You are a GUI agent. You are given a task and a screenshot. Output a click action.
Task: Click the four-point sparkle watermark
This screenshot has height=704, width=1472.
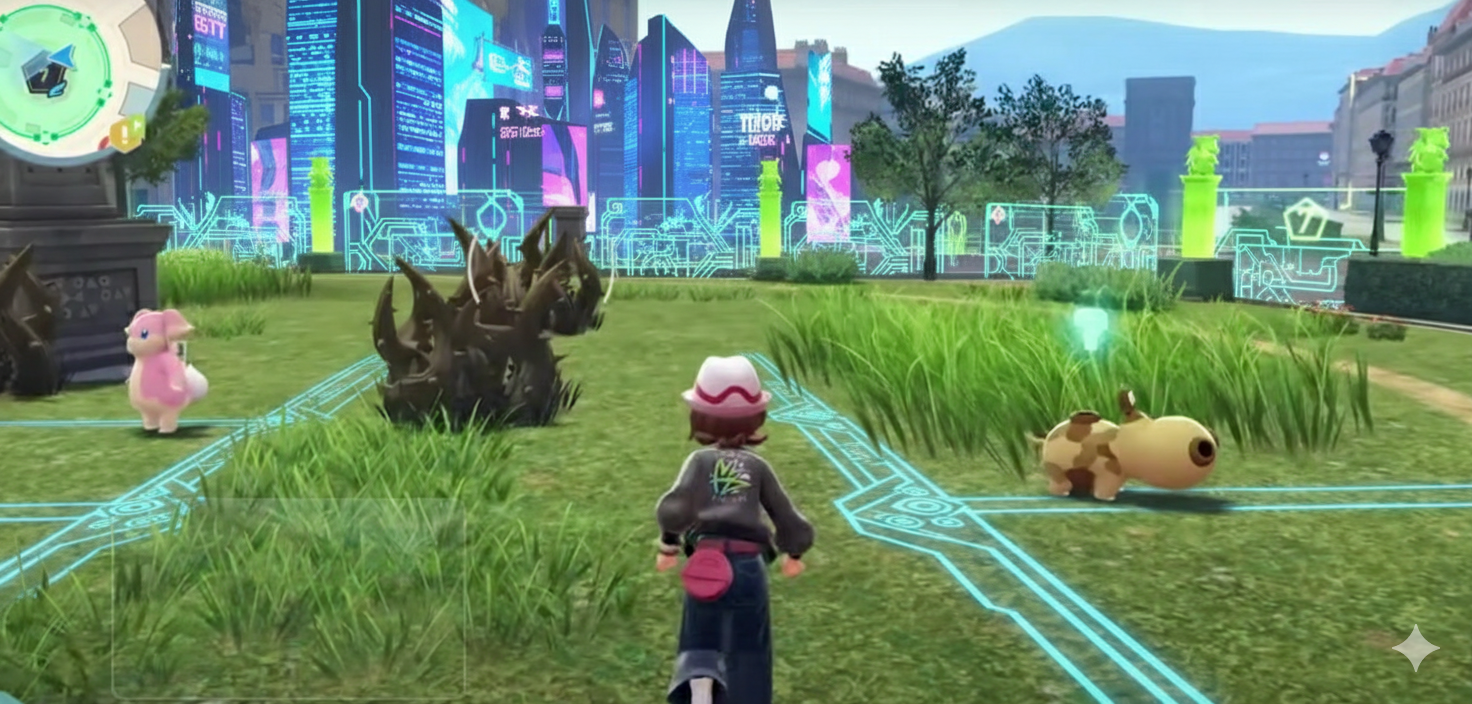(1416, 649)
